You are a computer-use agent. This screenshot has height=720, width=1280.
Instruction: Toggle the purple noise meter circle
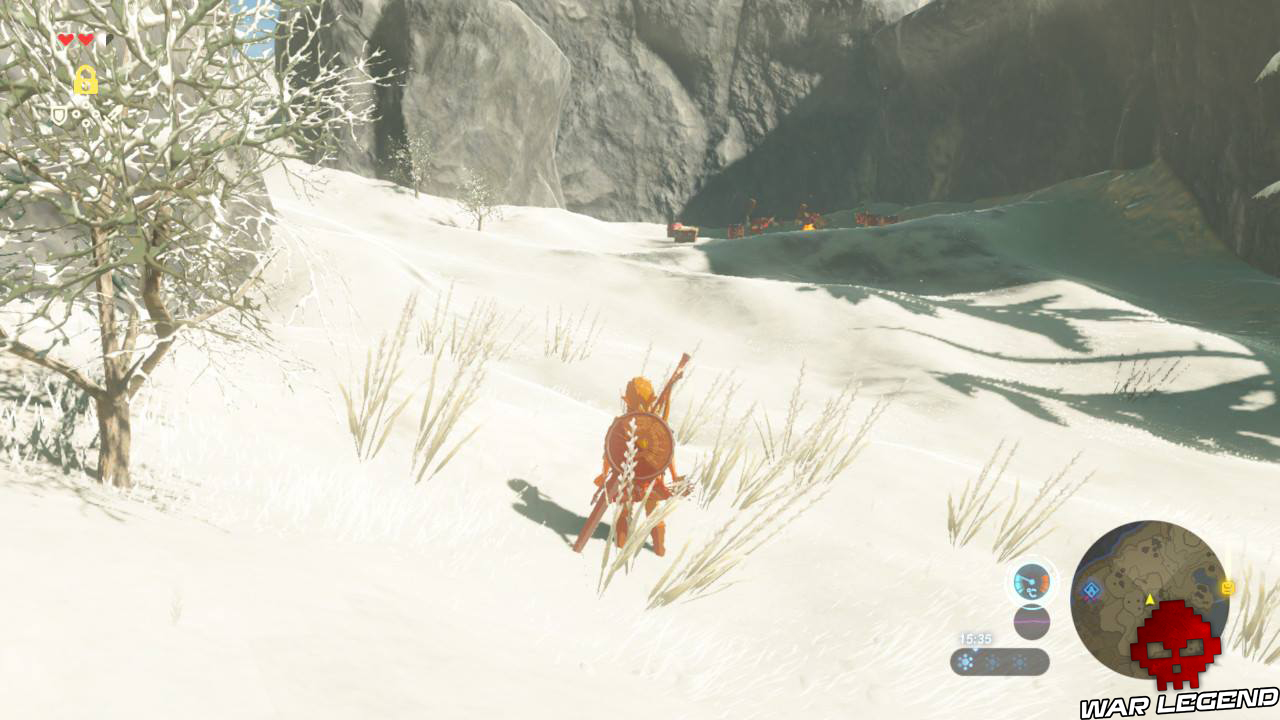(1031, 621)
